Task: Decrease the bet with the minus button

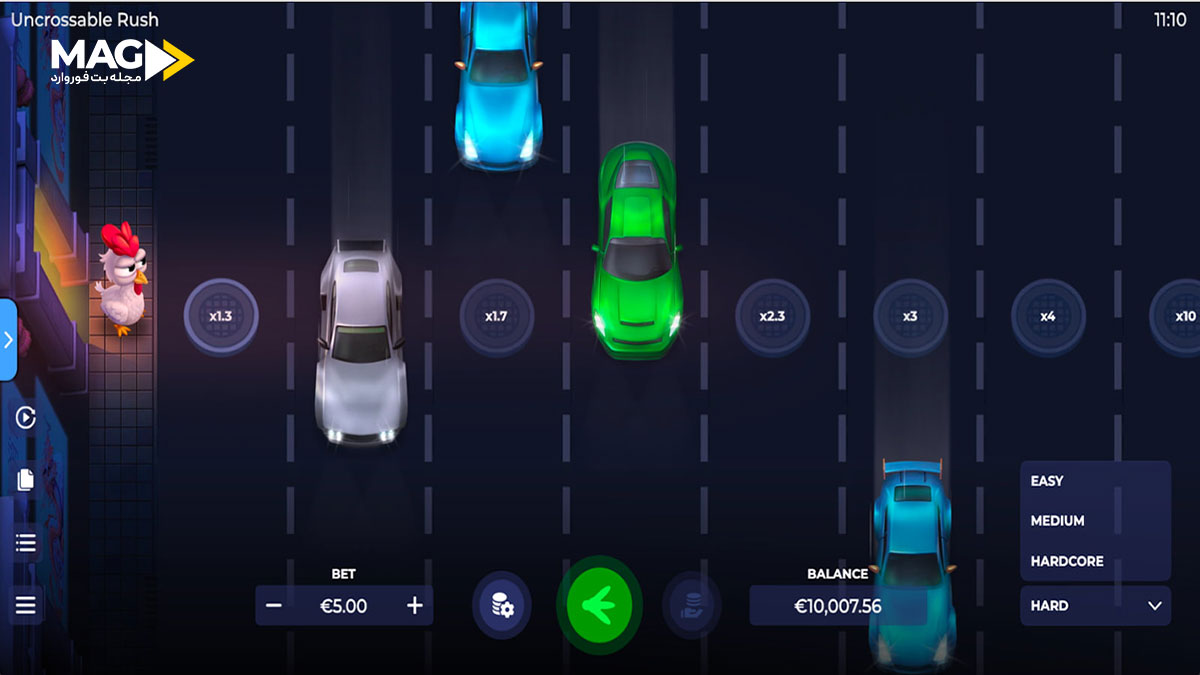Action: 274,606
